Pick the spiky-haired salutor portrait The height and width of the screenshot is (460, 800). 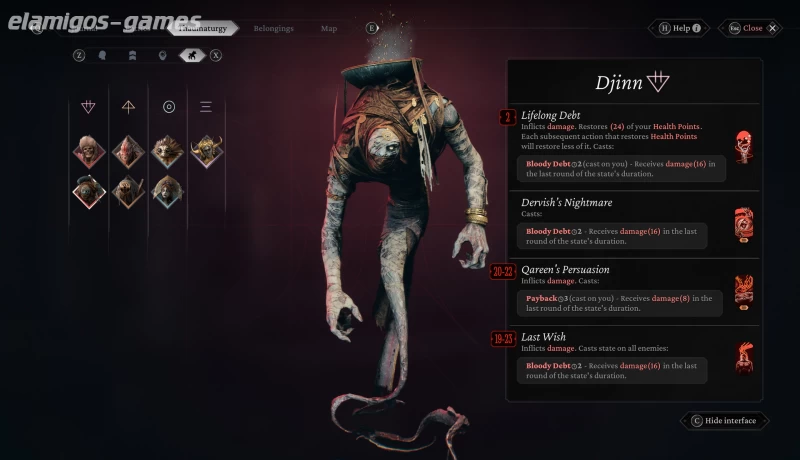coord(167,151)
